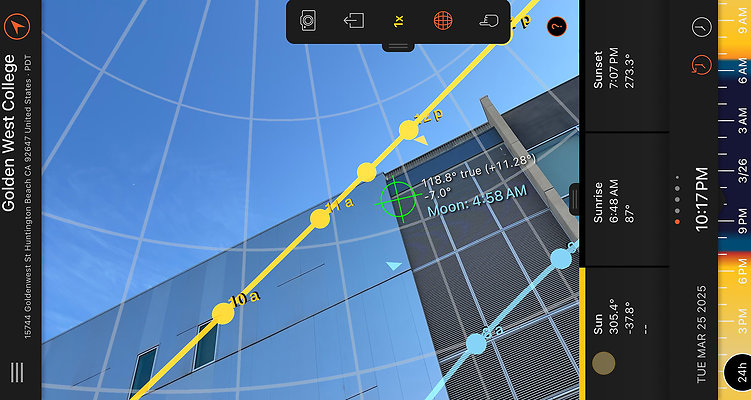Jump to 3AM on the timeline
Viewport: 751px width, 400px height.
[741, 116]
